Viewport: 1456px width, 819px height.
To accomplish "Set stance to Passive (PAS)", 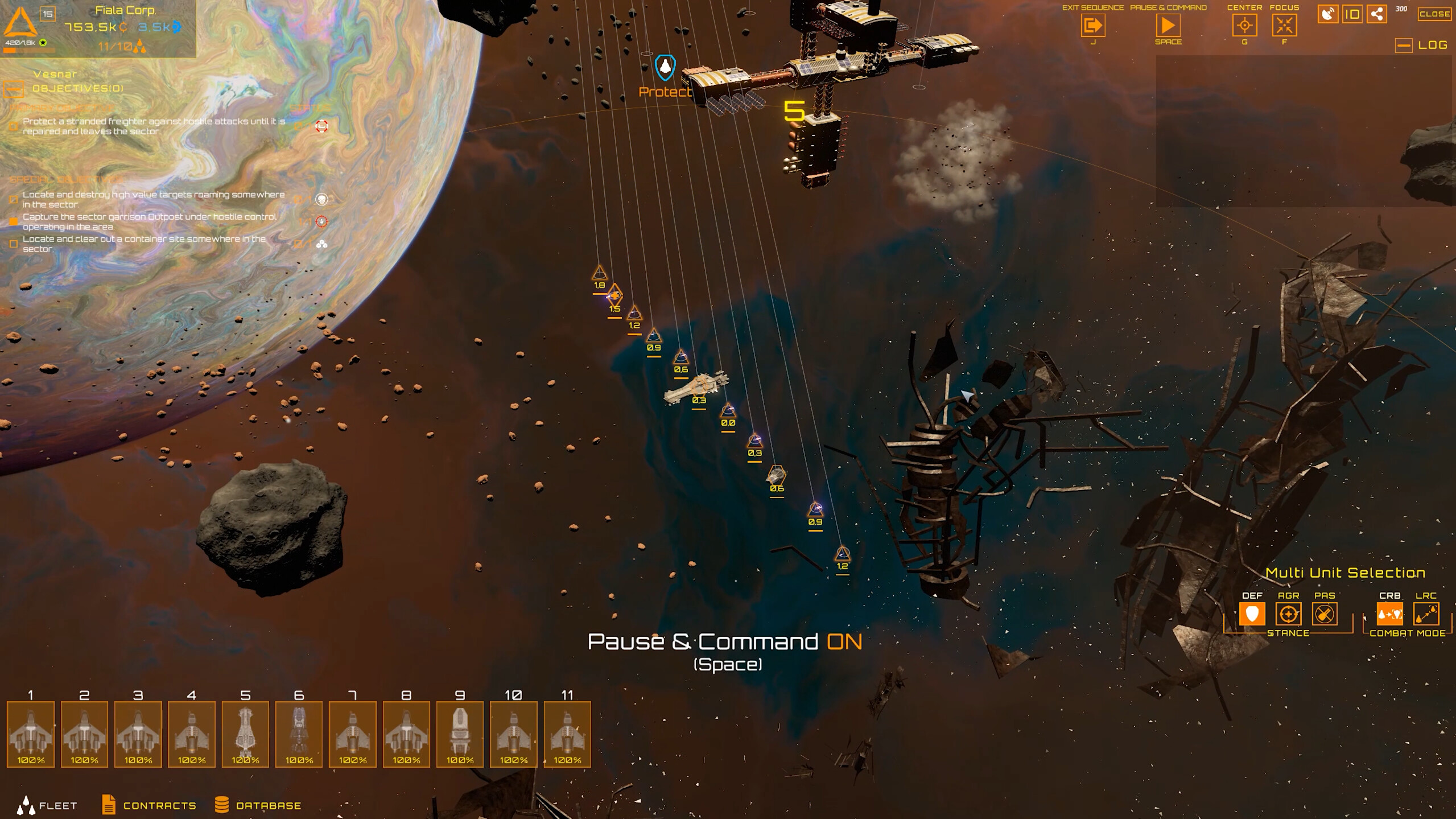I will point(1324,614).
